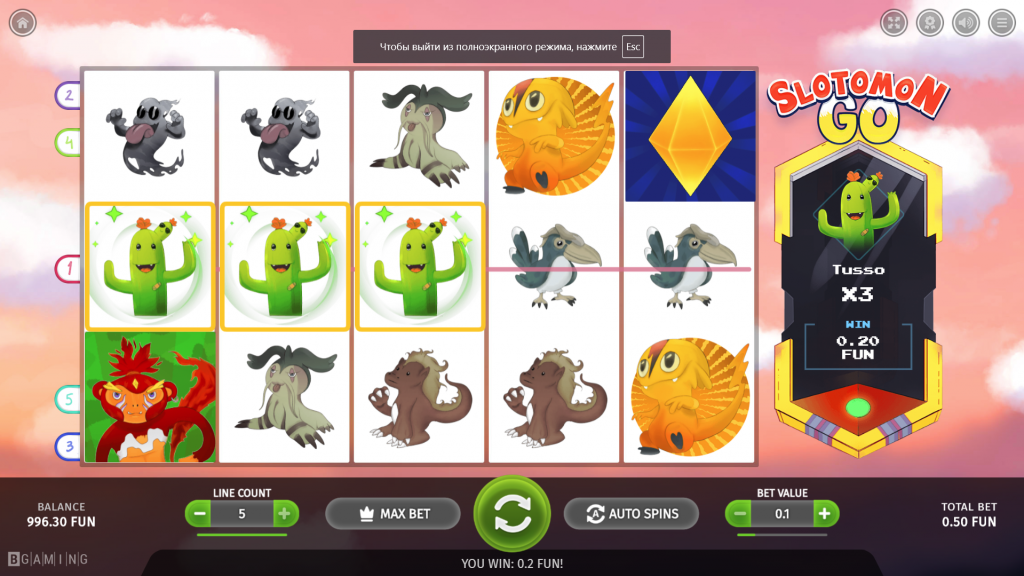The width and height of the screenshot is (1024, 576).
Task: Select payline marker 2
Action: click(x=68, y=95)
